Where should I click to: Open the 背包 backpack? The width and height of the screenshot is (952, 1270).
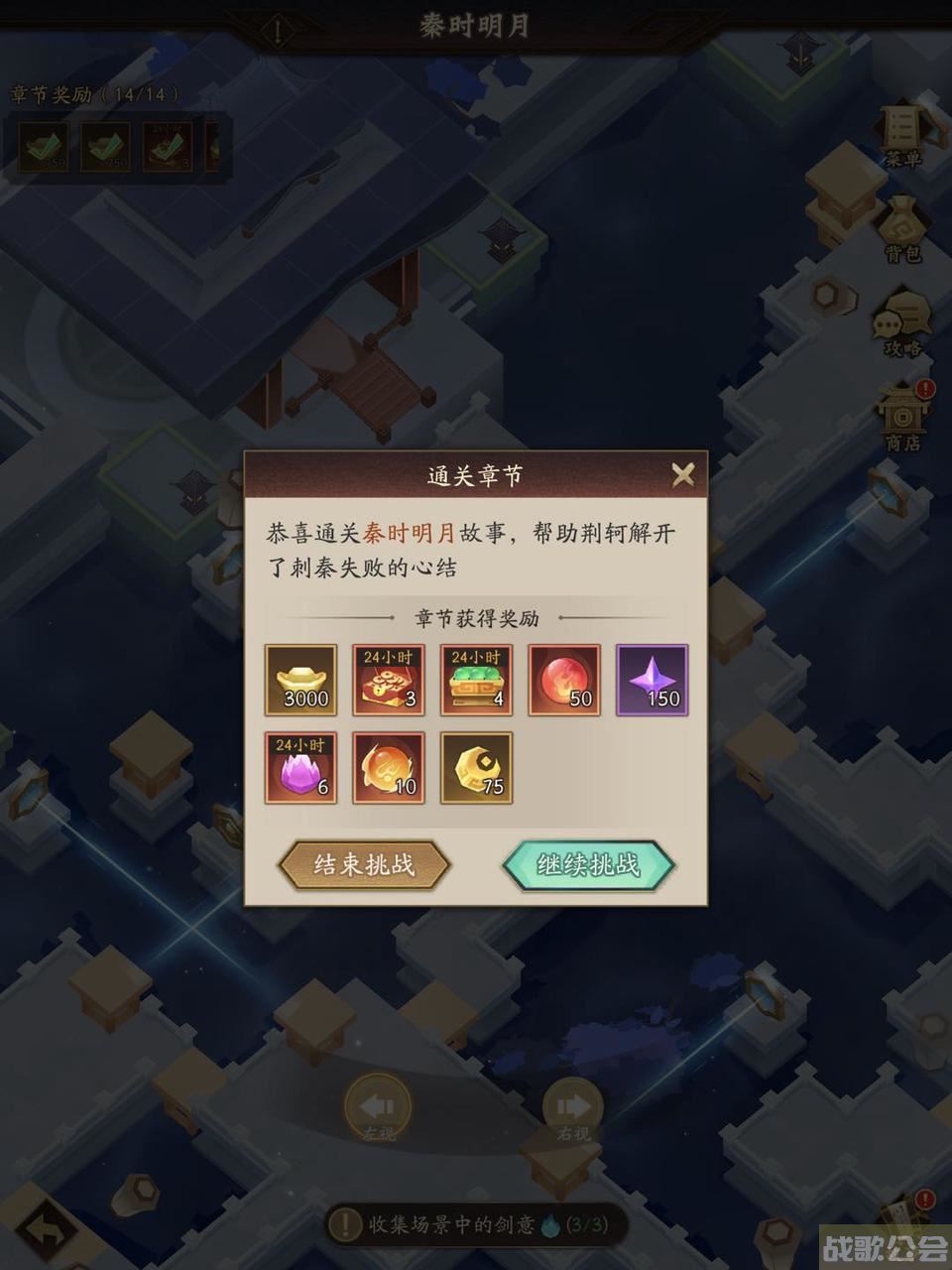(x=902, y=230)
